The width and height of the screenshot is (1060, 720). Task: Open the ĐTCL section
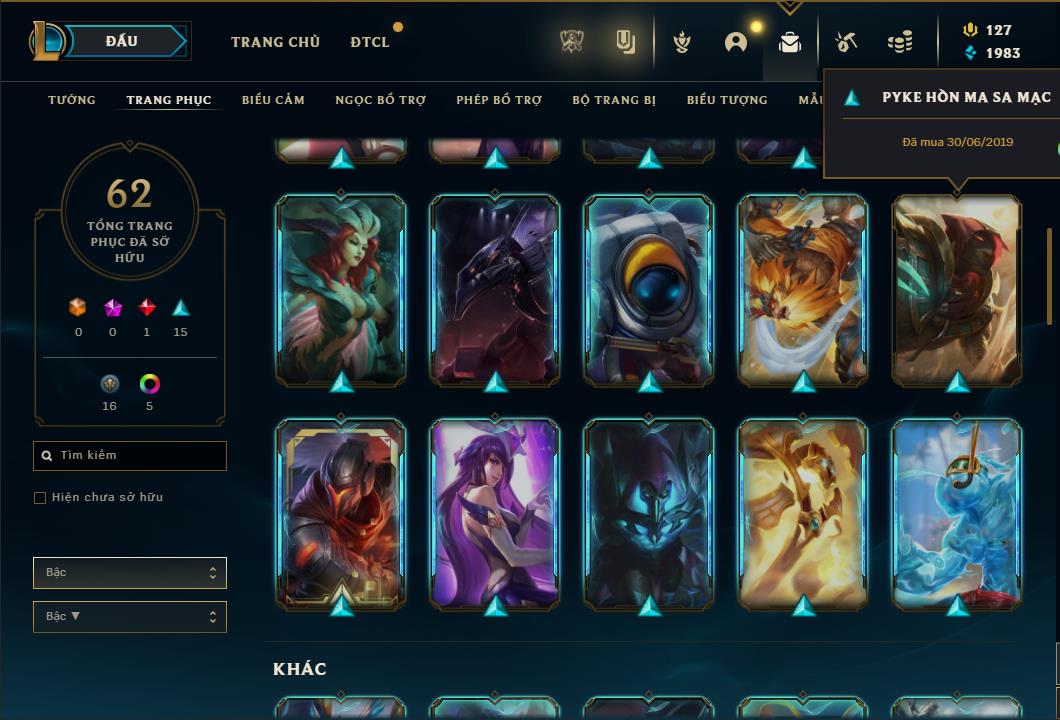[370, 42]
